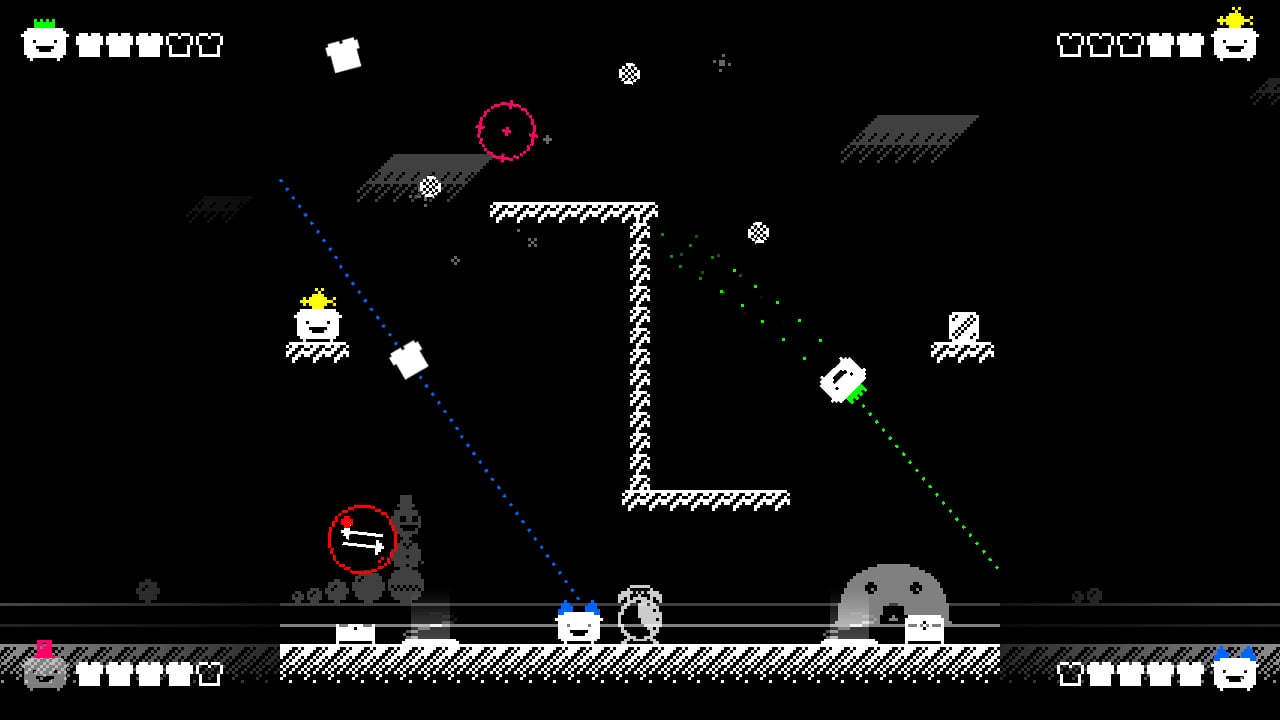Select the spiked ball floating near the top
The width and height of the screenshot is (1280, 720).
pos(630,74)
